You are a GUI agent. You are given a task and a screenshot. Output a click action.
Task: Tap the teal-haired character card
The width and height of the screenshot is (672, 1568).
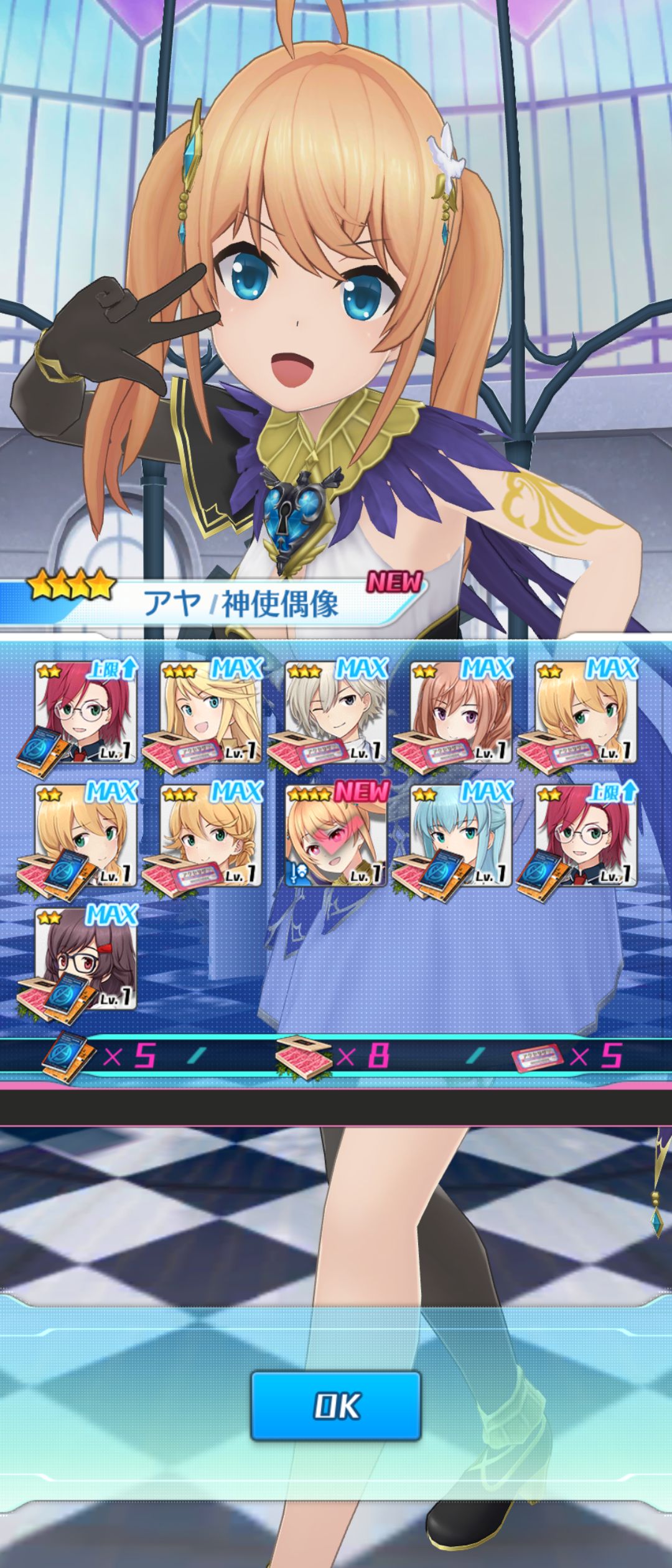click(x=461, y=835)
